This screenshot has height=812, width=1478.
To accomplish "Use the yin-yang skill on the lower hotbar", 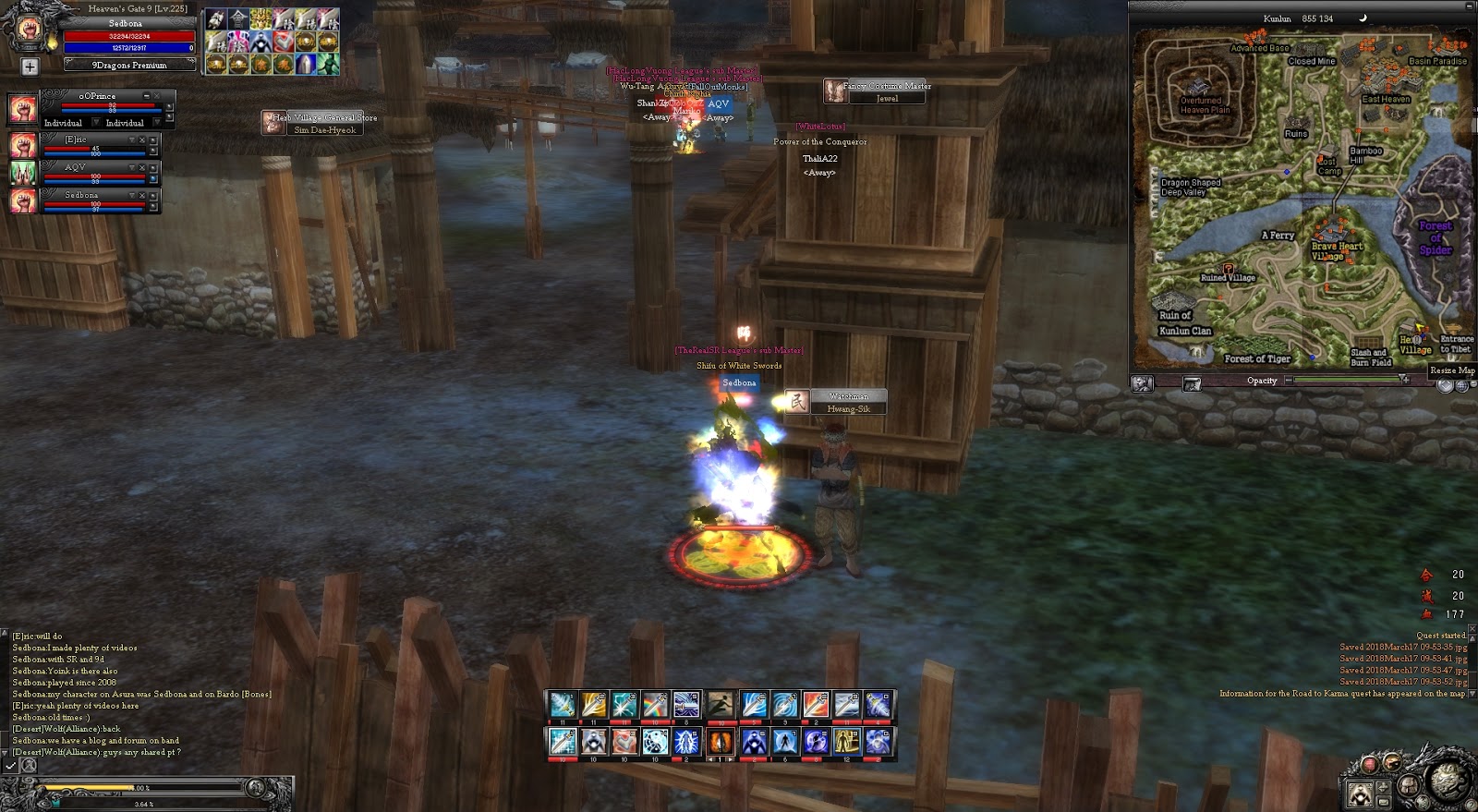I will (655, 741).
